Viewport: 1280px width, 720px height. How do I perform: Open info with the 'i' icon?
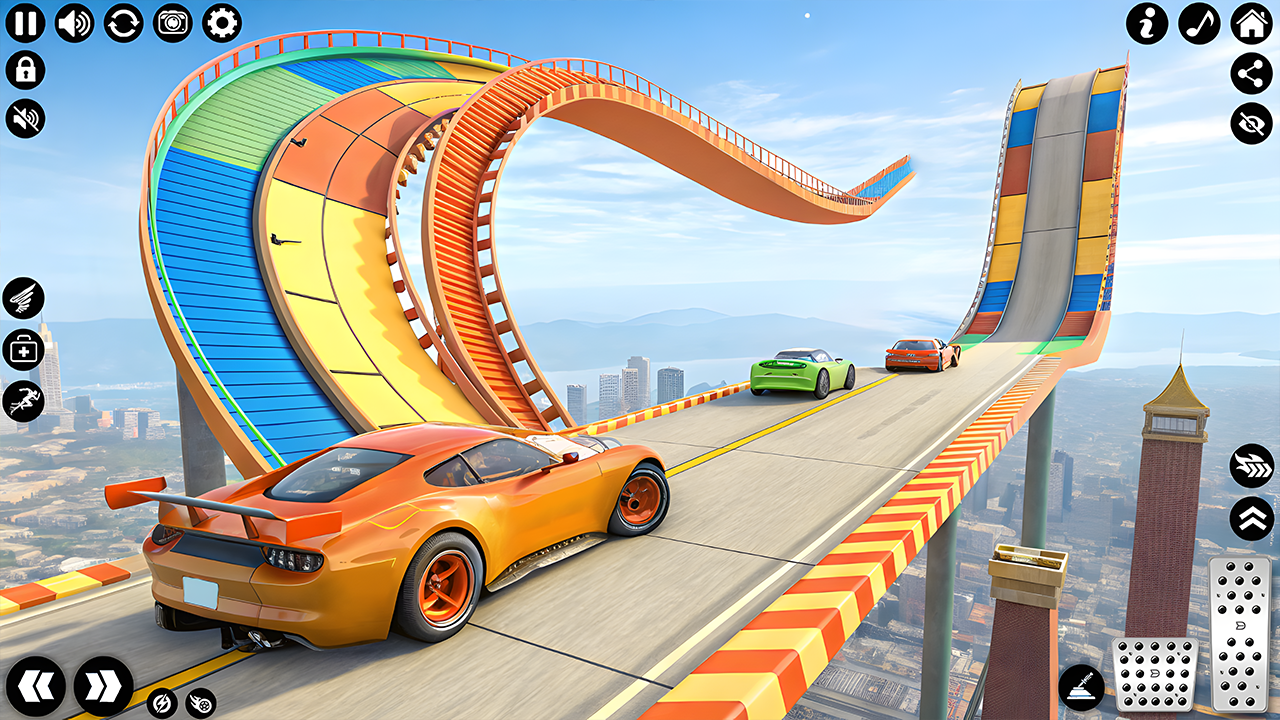tap(1147, 23)
